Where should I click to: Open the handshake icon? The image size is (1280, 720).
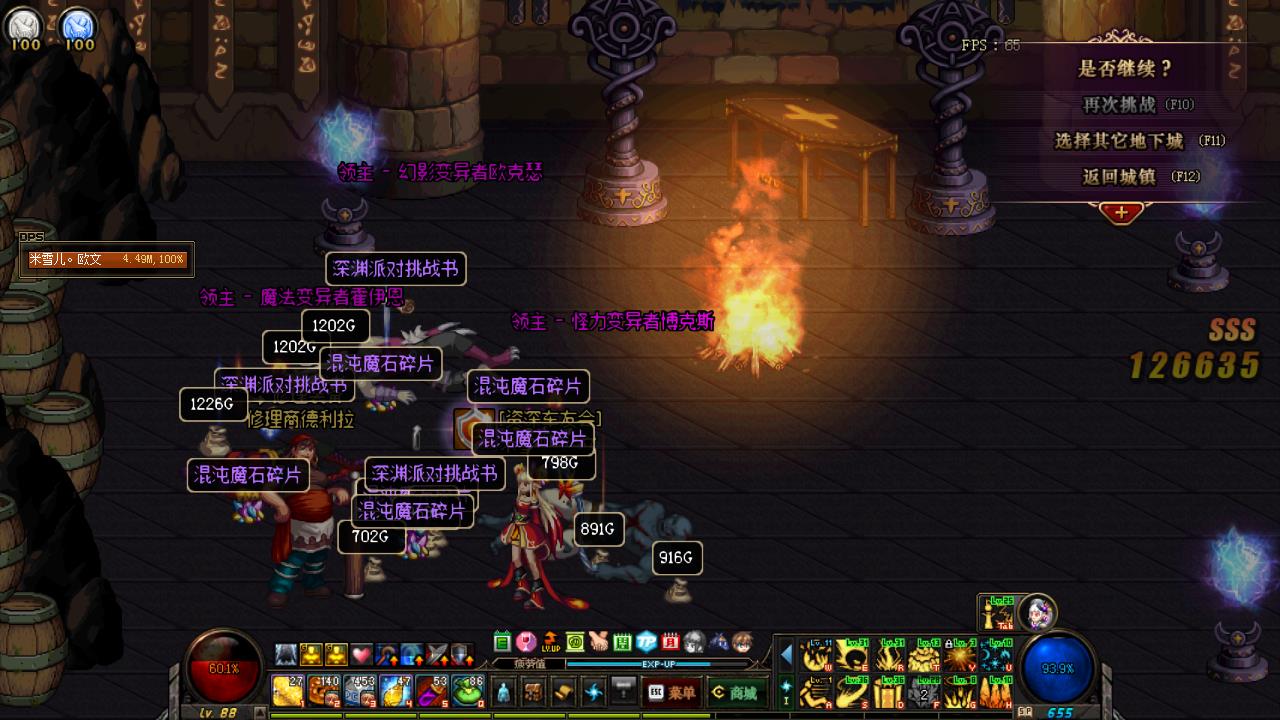(x=598, y=641)
